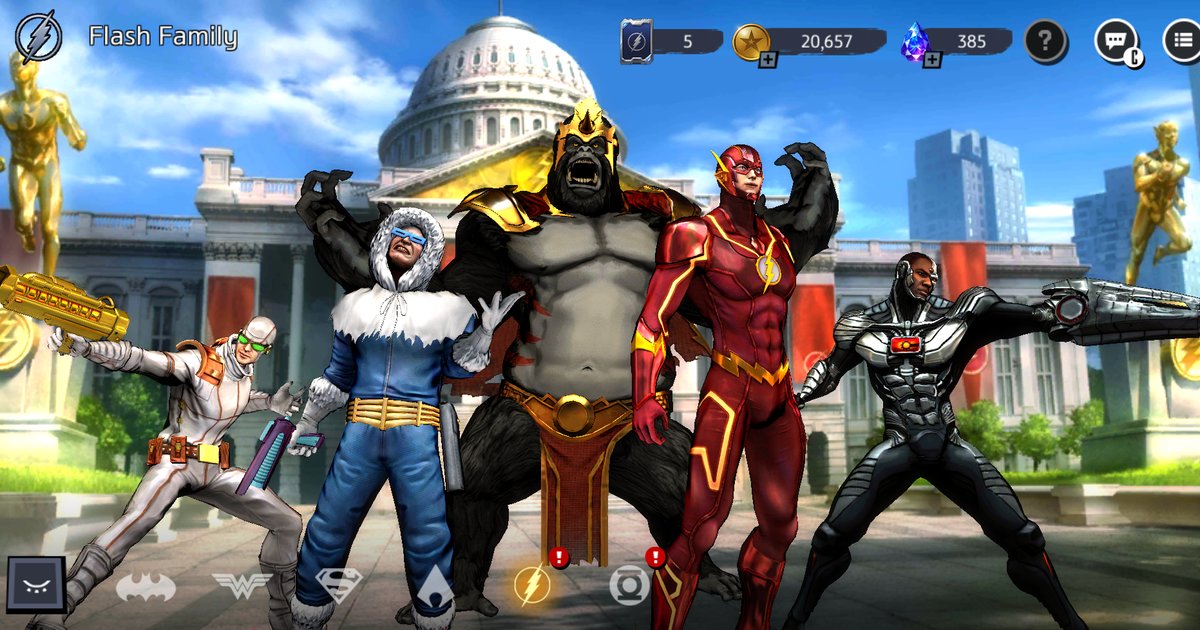Tap the Flash card ticket counter
The width and height of the screenshot is (1200, 630).
[x=670, y=41]
